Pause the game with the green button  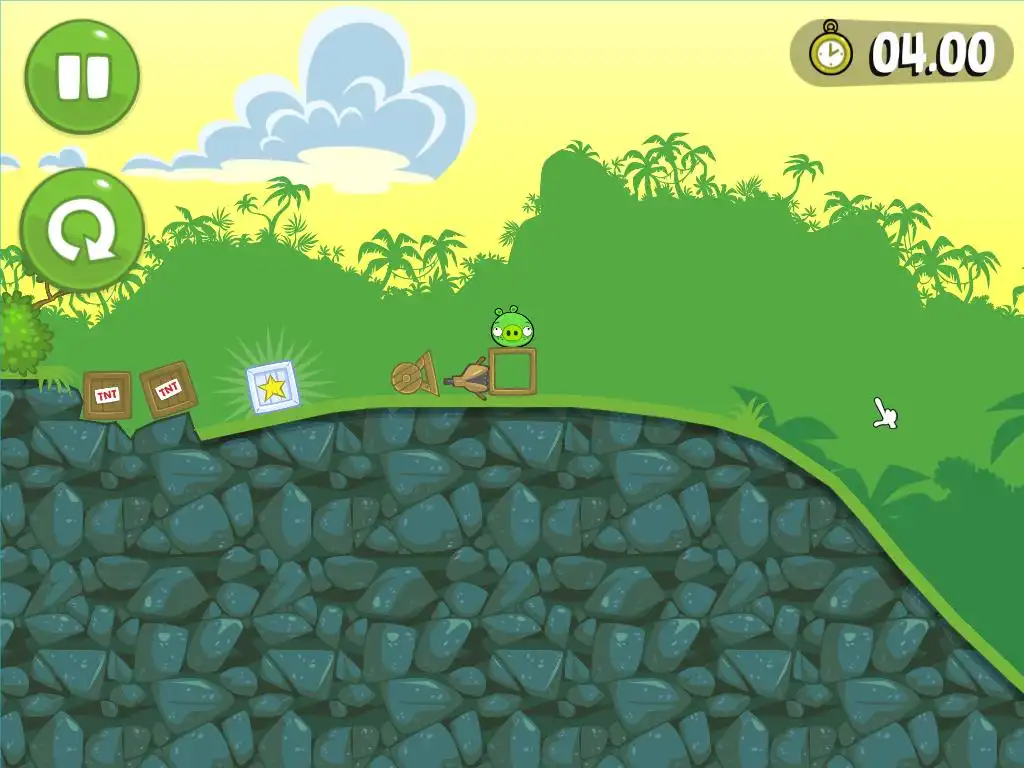(82, 76)
